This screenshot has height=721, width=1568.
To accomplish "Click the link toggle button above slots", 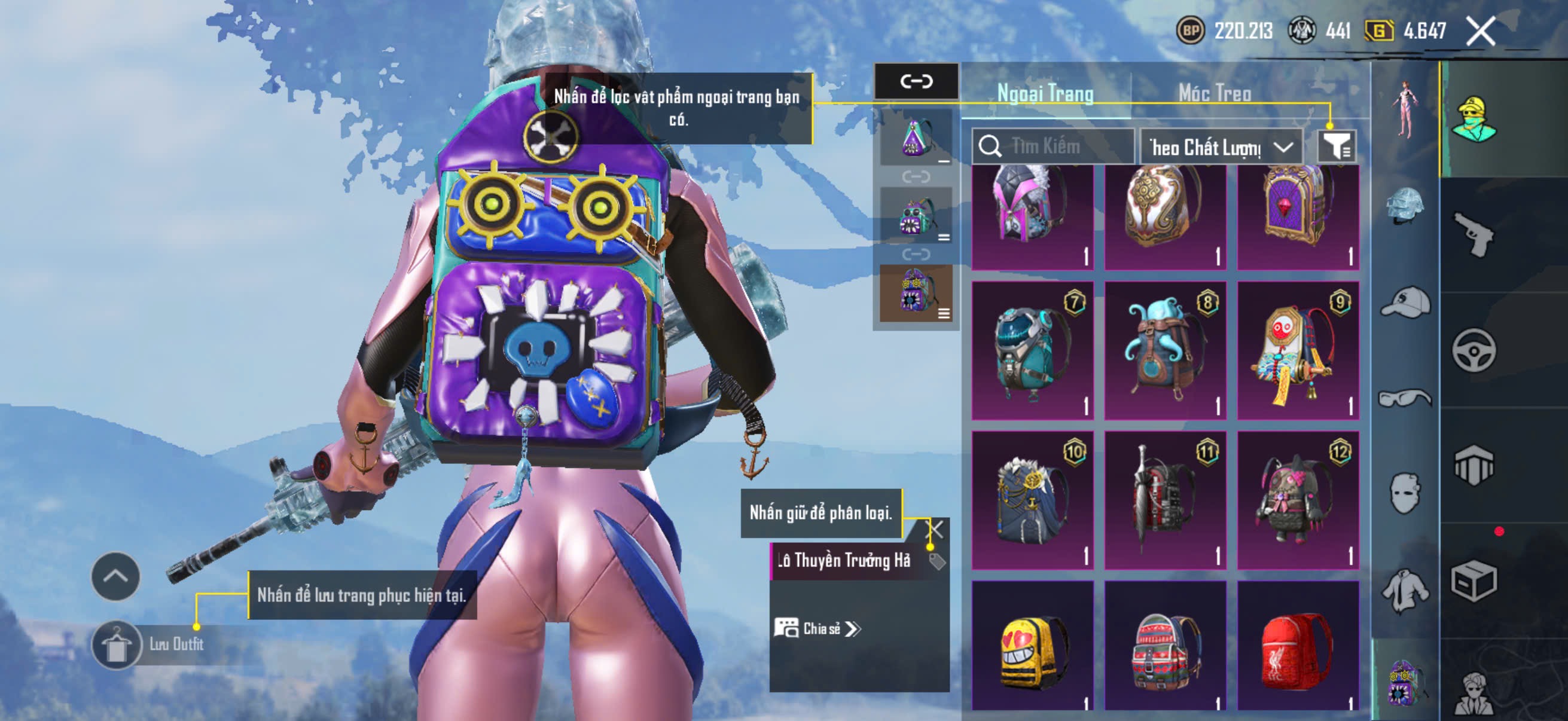I will pyautogui.click(x=916, y=81).
